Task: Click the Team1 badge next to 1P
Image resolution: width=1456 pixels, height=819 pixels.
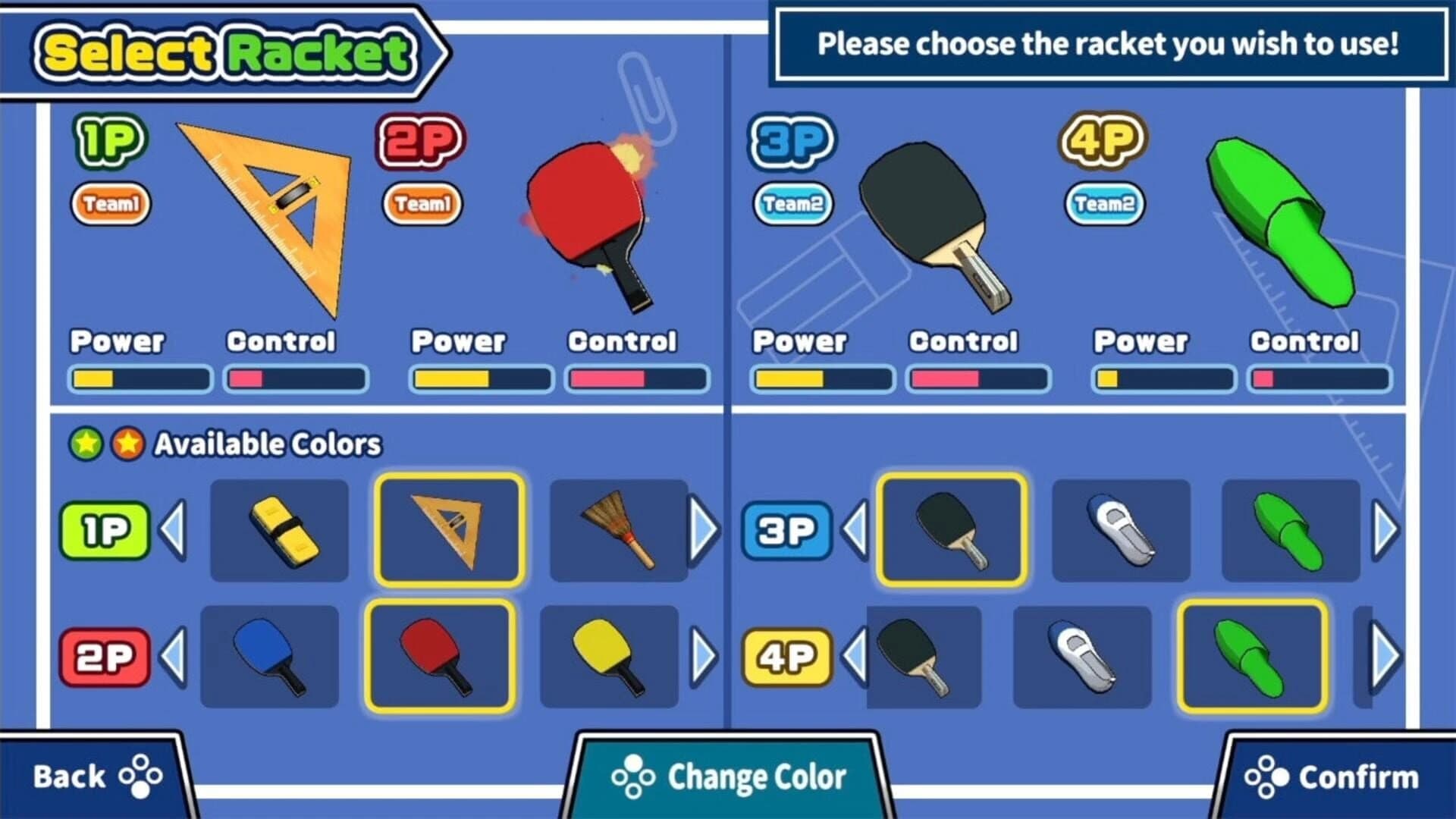Action: click(110, 202)
